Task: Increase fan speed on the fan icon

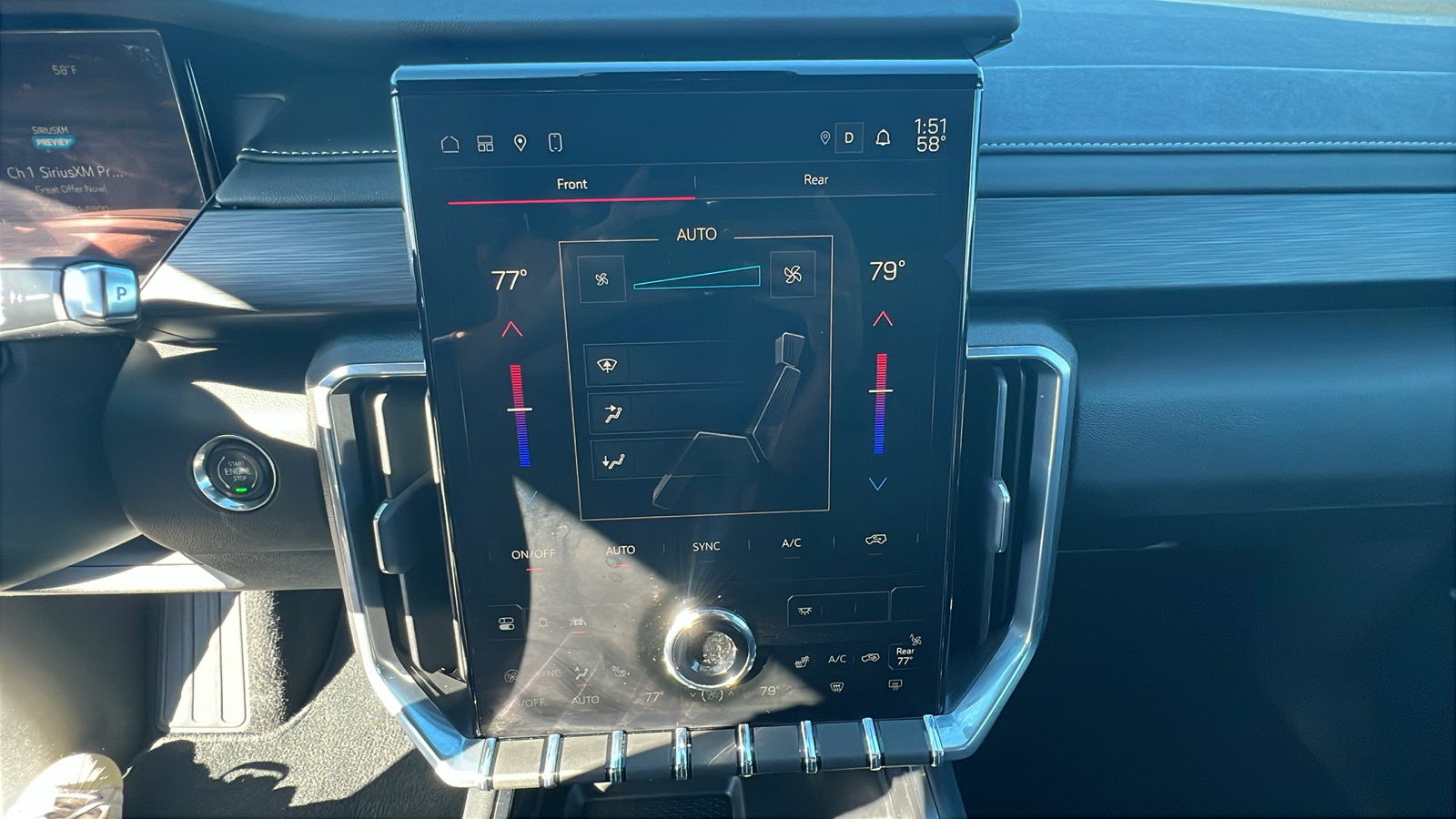Action: [x=793, y=277]
